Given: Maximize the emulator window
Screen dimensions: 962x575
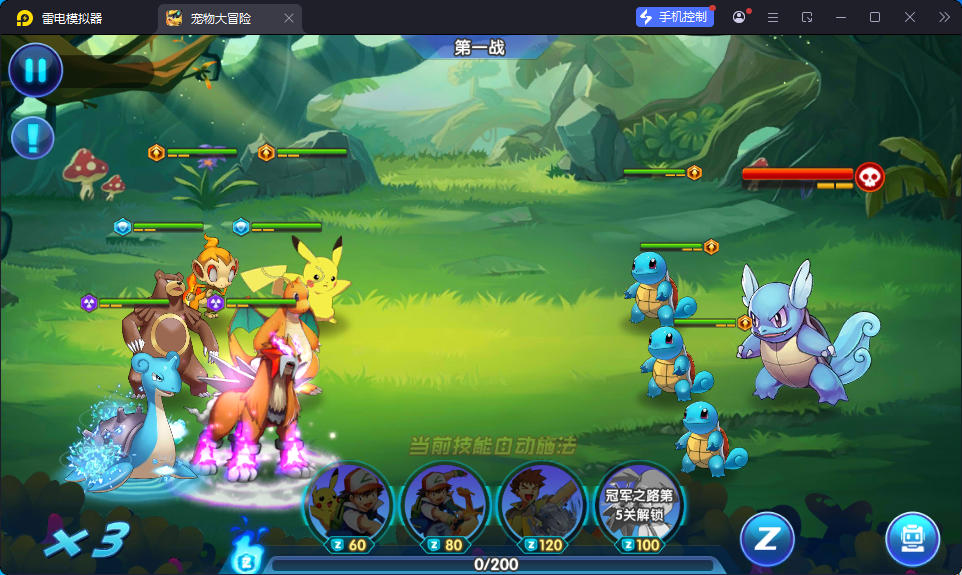Looking at the screenshot, I should click(x=875, y=17).
